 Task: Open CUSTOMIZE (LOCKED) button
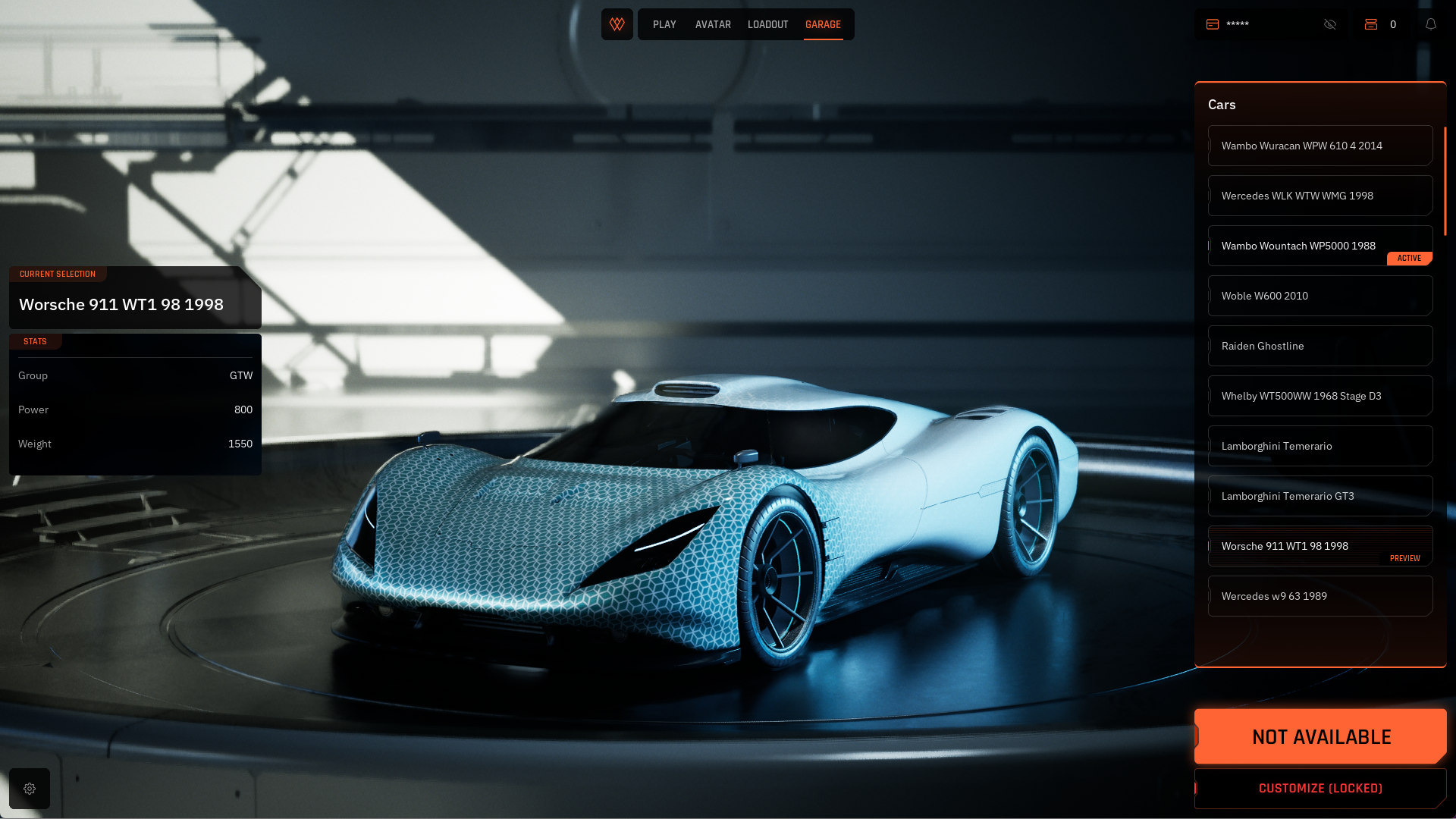[1320, 789]
